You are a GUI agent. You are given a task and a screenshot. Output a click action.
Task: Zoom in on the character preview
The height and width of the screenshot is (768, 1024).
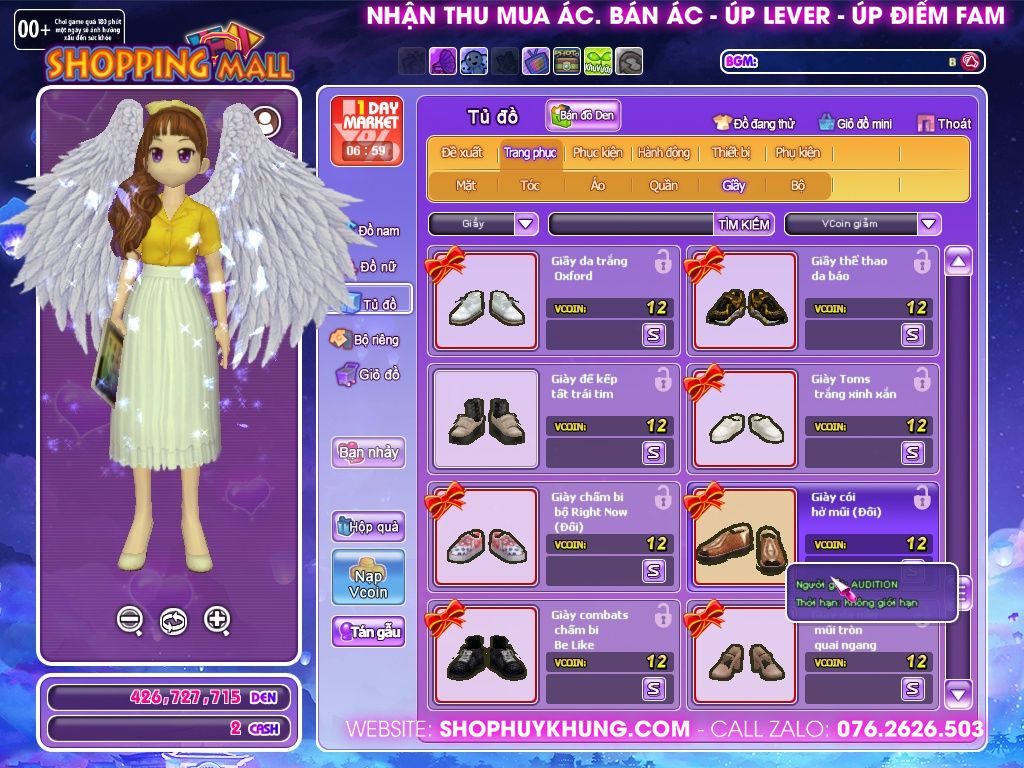click(217, 620)
